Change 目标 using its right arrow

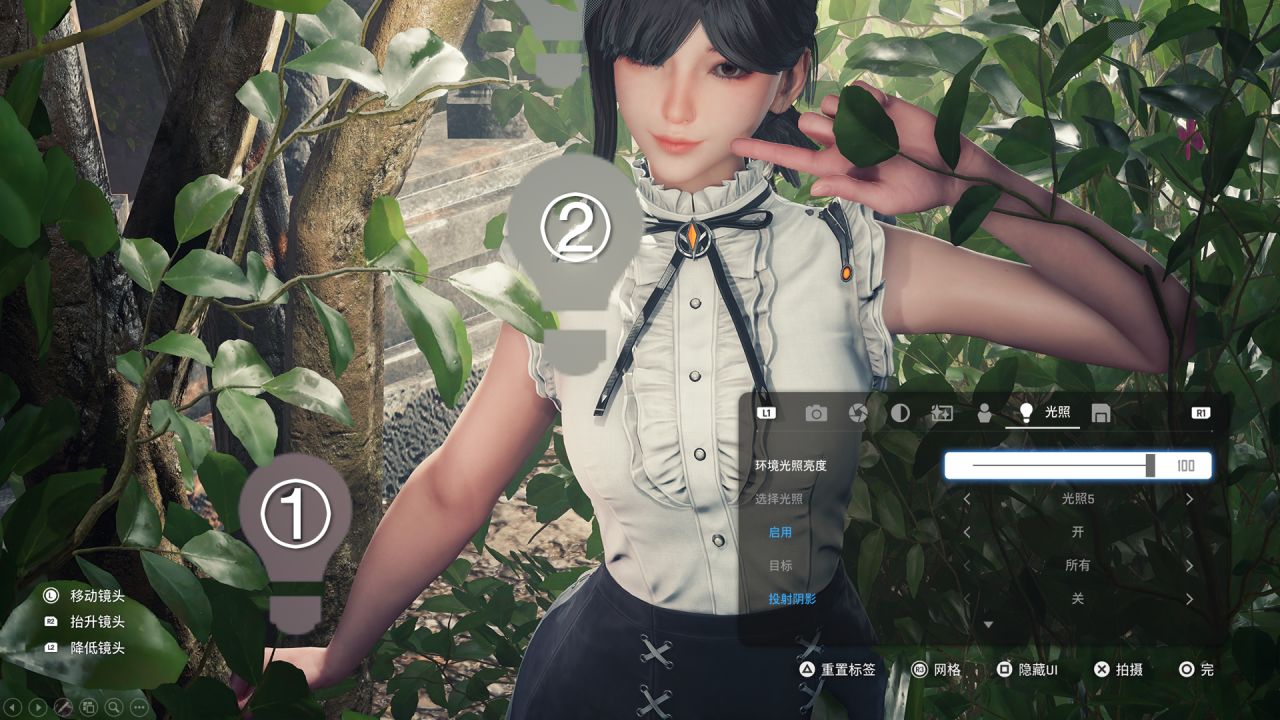pos(1189,566)
